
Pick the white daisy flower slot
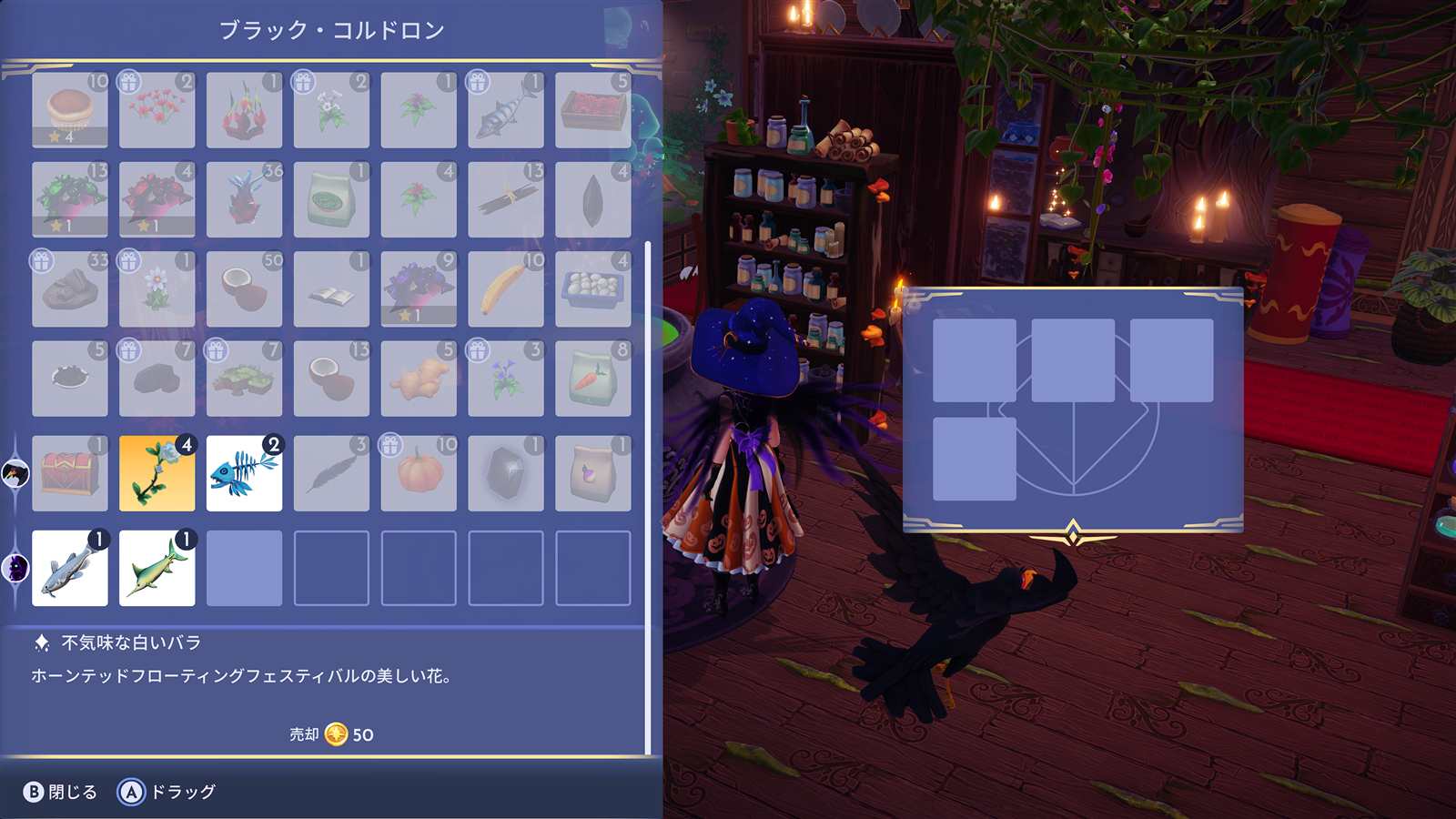click(x=157, y=289)
